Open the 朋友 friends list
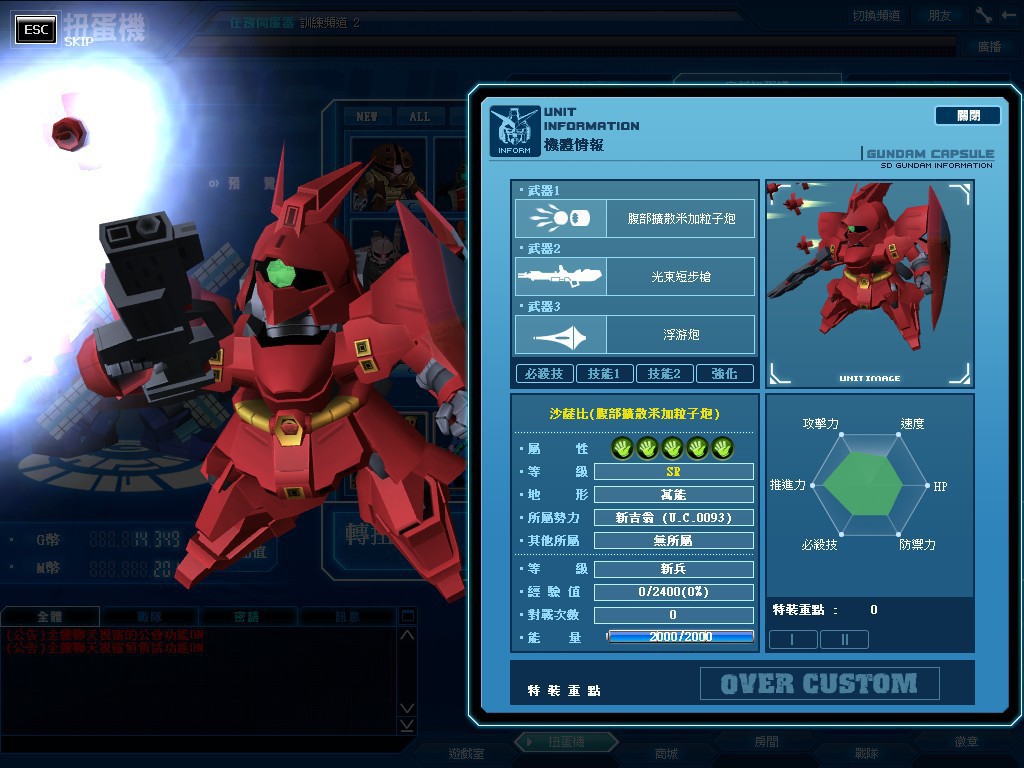1024x768 pixels. coord(940,15)
